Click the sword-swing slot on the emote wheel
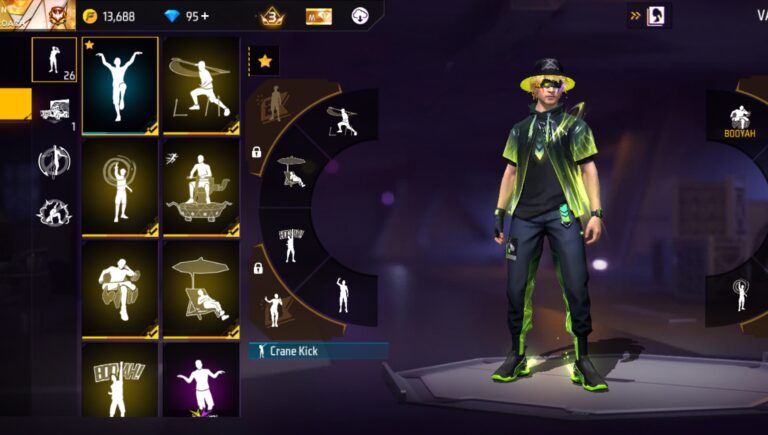 pyautogui.click(x=342, y=121)
